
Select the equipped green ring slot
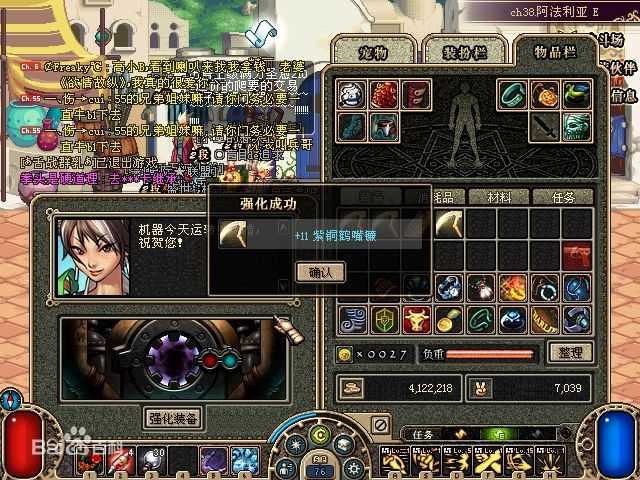tap(513, 95)
